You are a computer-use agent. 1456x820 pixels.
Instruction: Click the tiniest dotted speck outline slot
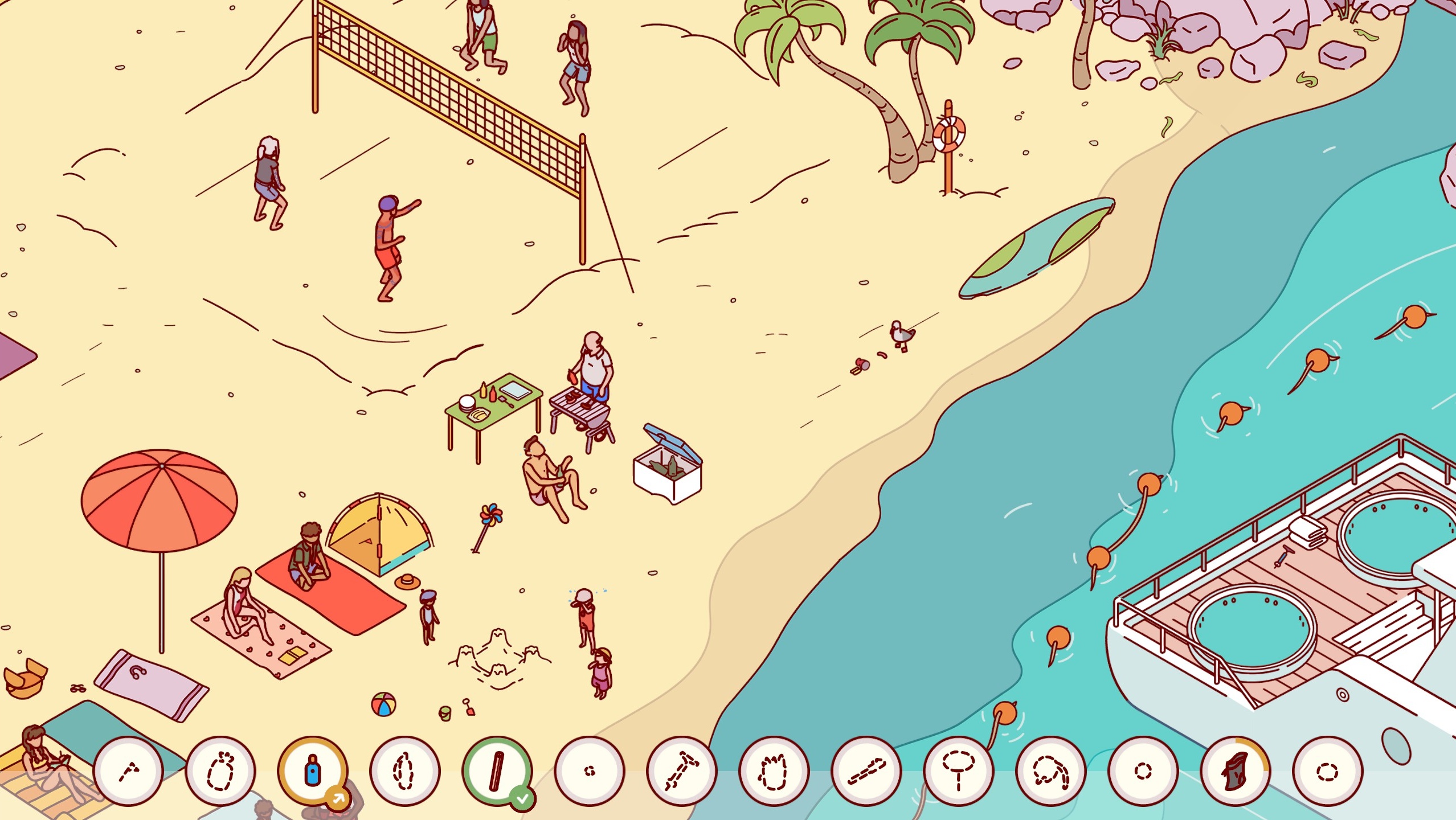pos(589,771)
